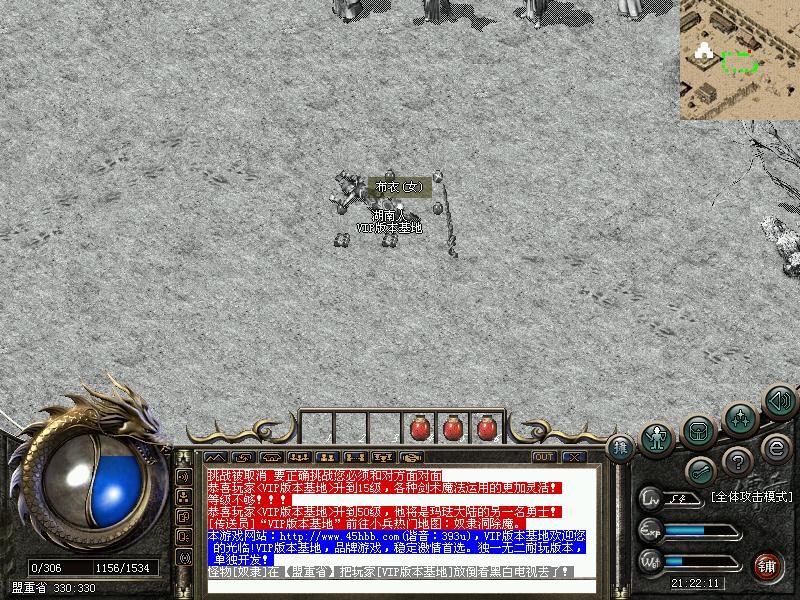Screen dimensions: 800x600
Task: Click the round bone-shaped icon button
Action: point(699,471)
